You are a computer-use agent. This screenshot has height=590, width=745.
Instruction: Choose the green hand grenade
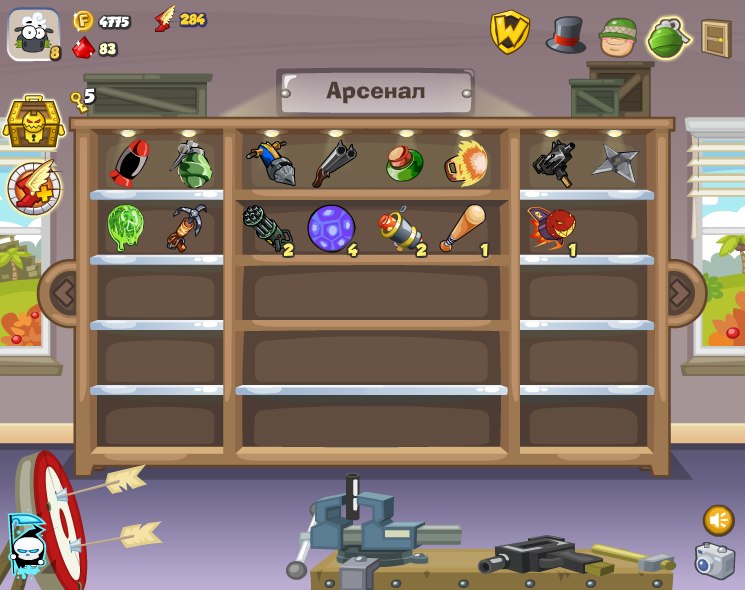coord(191,164)
